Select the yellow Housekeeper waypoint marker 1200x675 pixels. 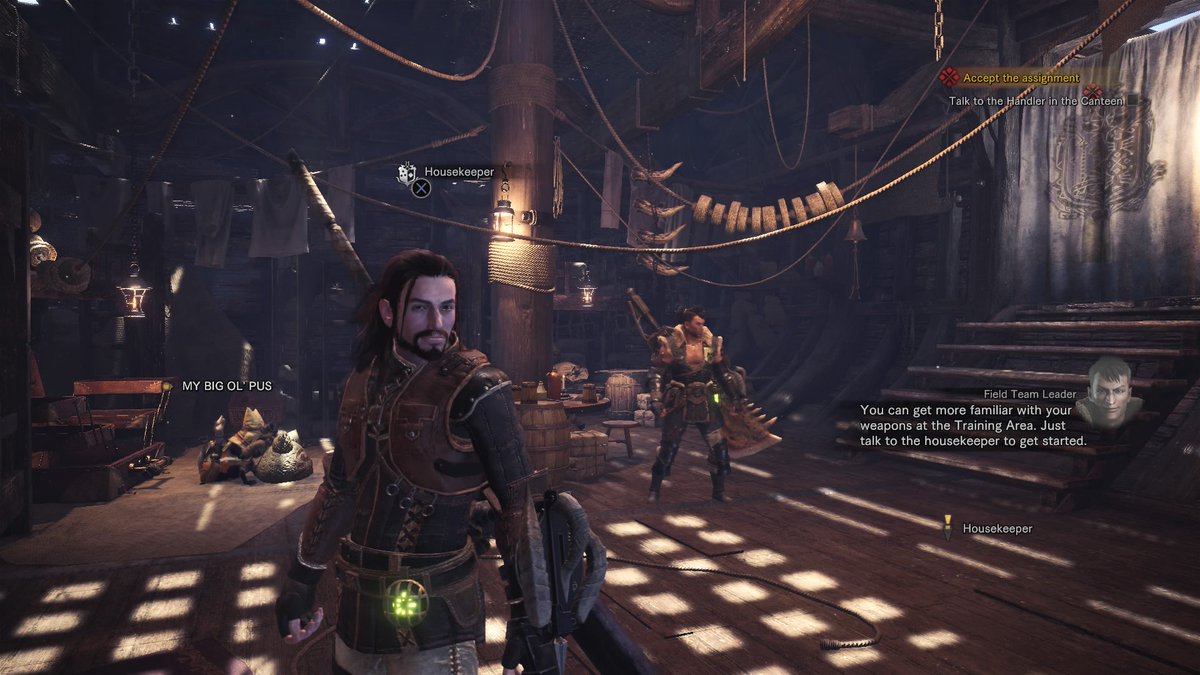[947, 522]
